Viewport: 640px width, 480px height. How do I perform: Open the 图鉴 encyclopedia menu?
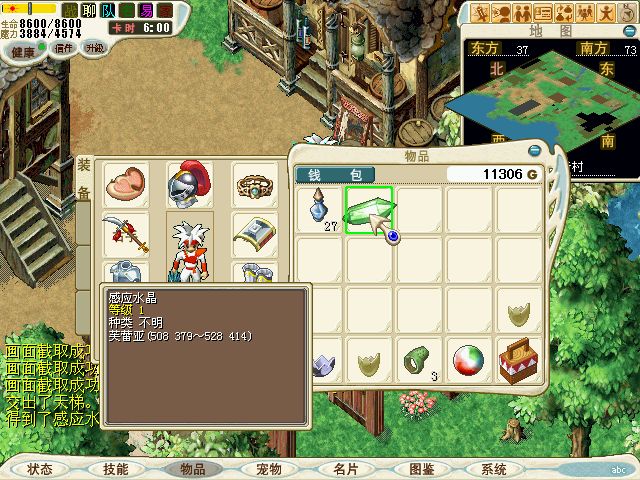click(421, 469)
